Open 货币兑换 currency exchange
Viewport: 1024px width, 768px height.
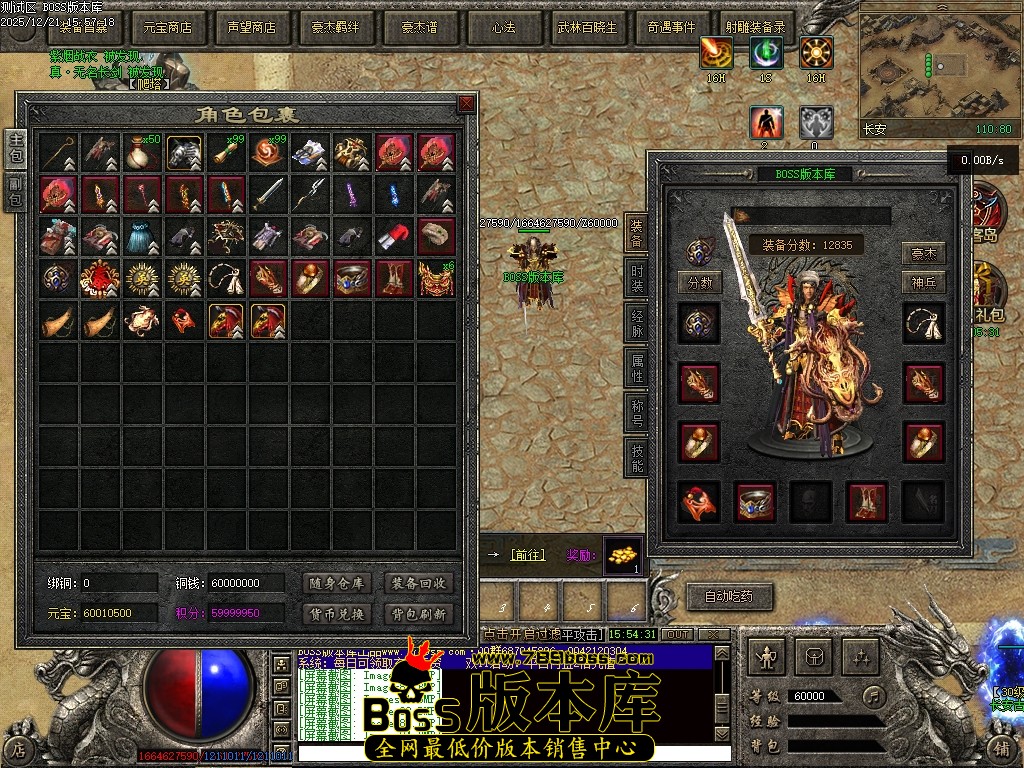point(335,613)
